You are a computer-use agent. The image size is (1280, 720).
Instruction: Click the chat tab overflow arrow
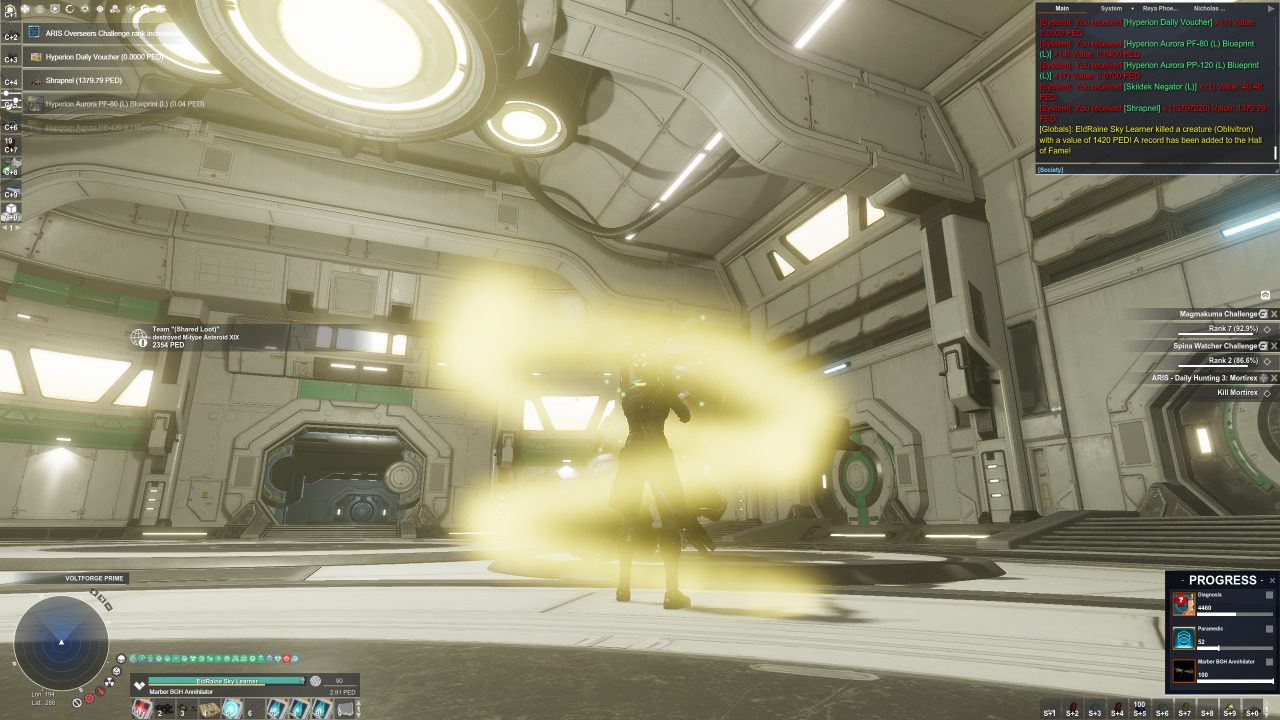point(1270,8)
